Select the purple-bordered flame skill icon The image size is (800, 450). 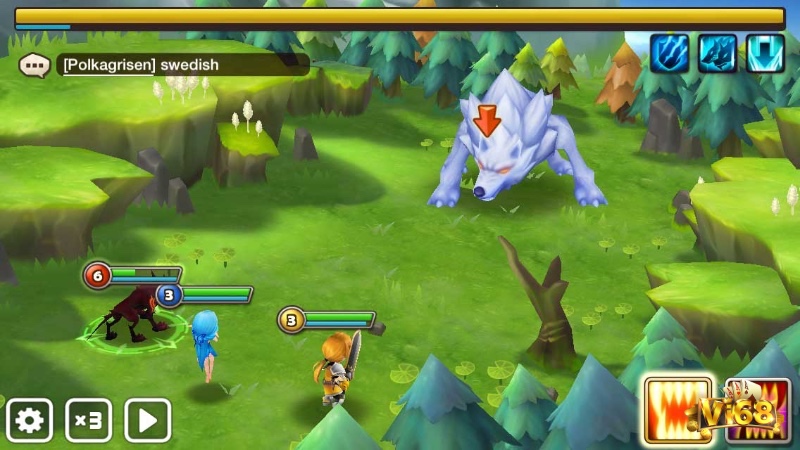click(x=758, y=410)
